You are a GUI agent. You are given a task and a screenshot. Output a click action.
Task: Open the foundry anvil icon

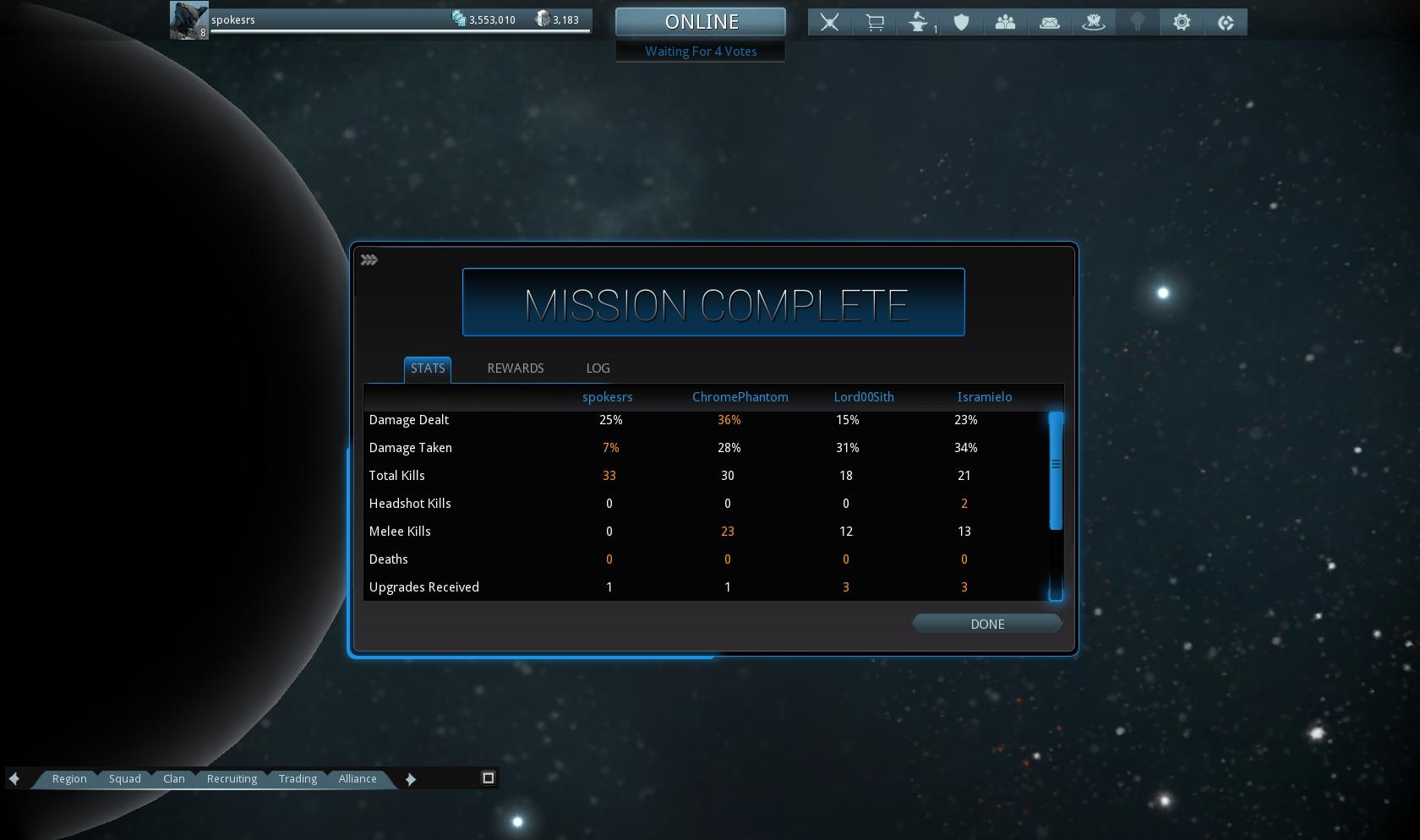point(919,23)
